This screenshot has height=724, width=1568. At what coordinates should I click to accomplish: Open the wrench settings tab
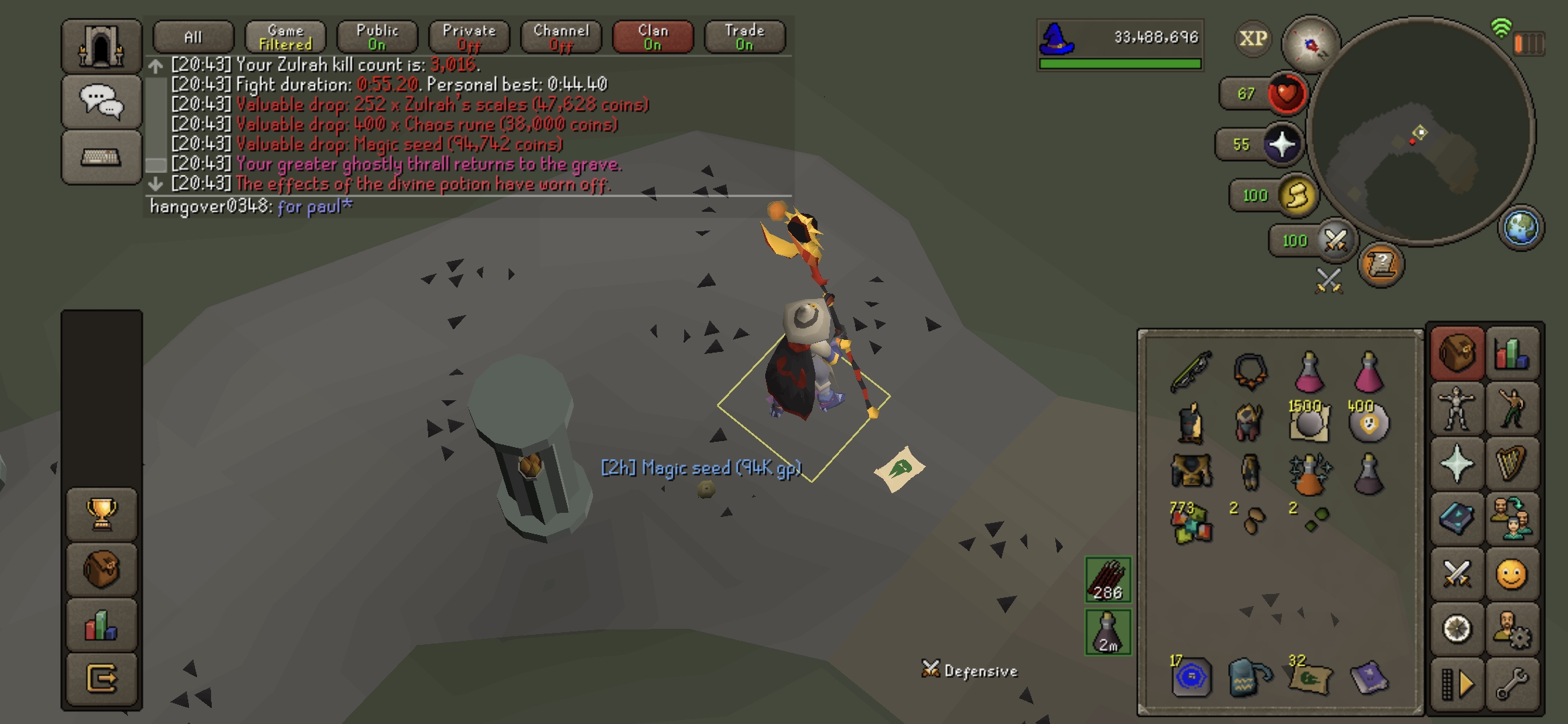1512,684
